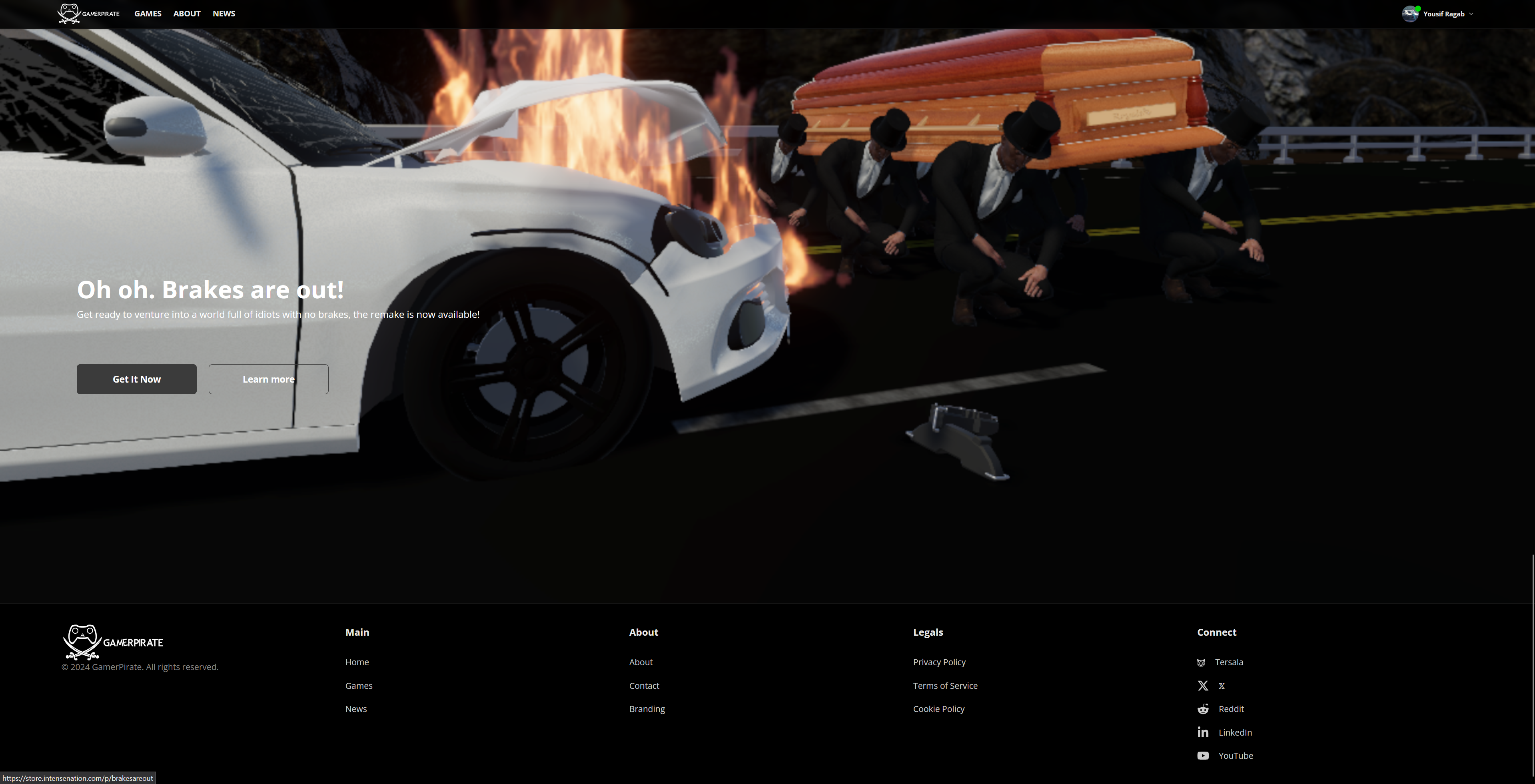Open the ABOUT page from navbar

[x=186, y=13]
